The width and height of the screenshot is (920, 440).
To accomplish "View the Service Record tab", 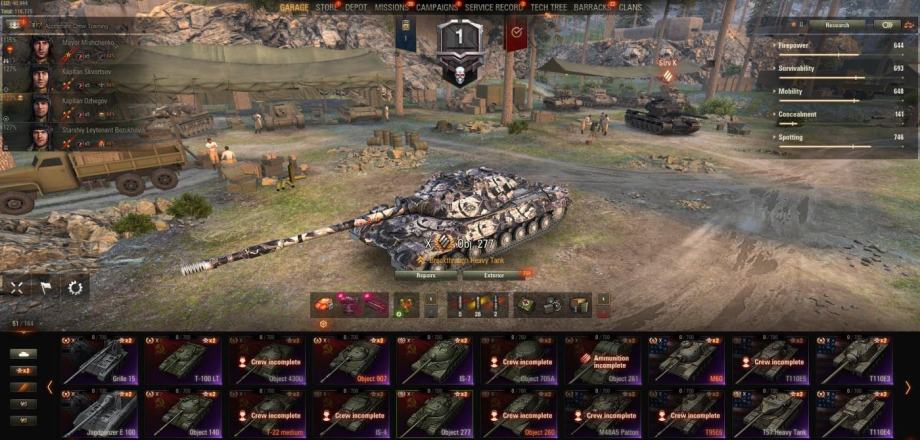I will click(495, 7).
